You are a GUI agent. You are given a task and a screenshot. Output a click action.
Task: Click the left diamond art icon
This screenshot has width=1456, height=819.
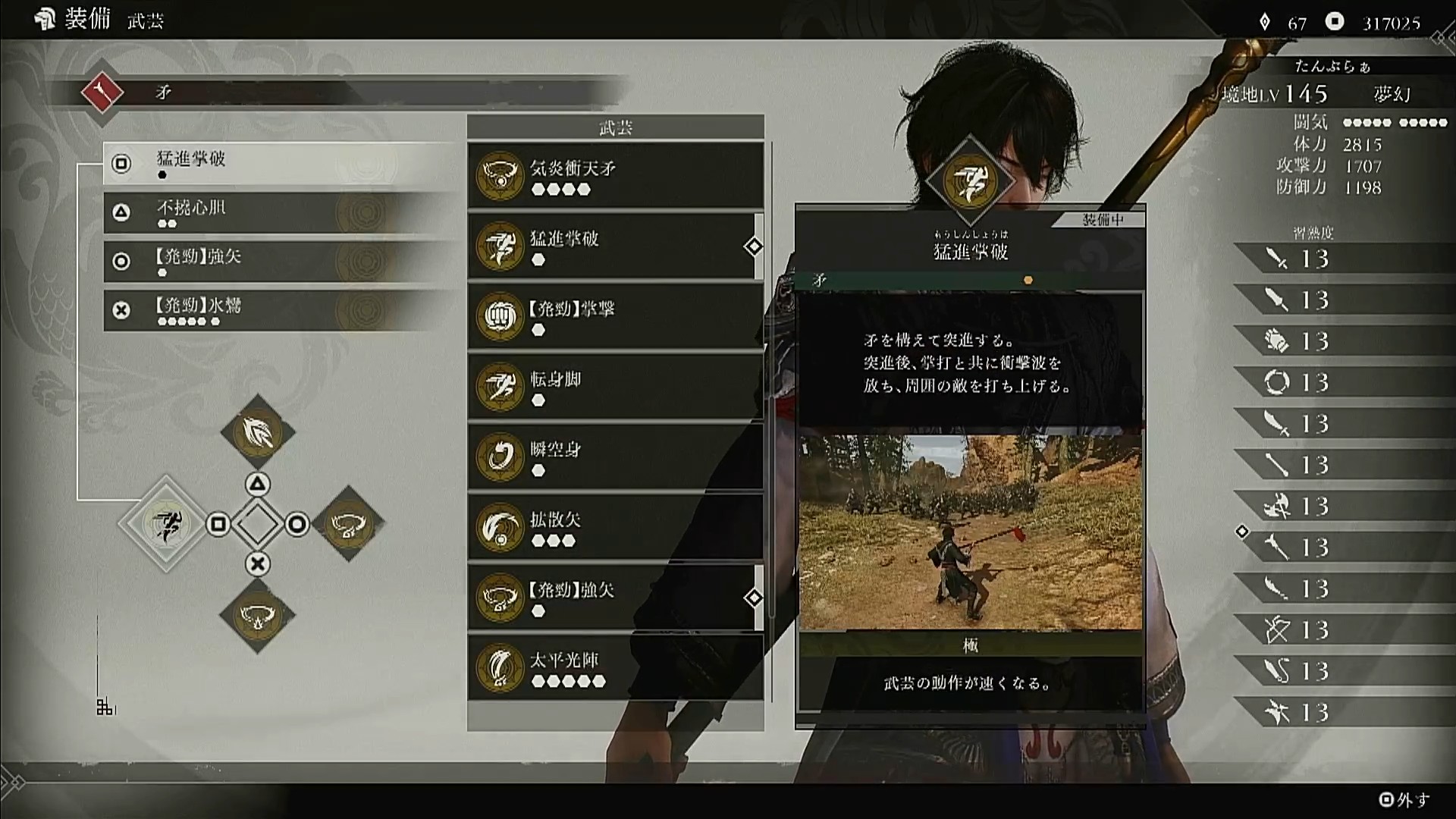166,523
